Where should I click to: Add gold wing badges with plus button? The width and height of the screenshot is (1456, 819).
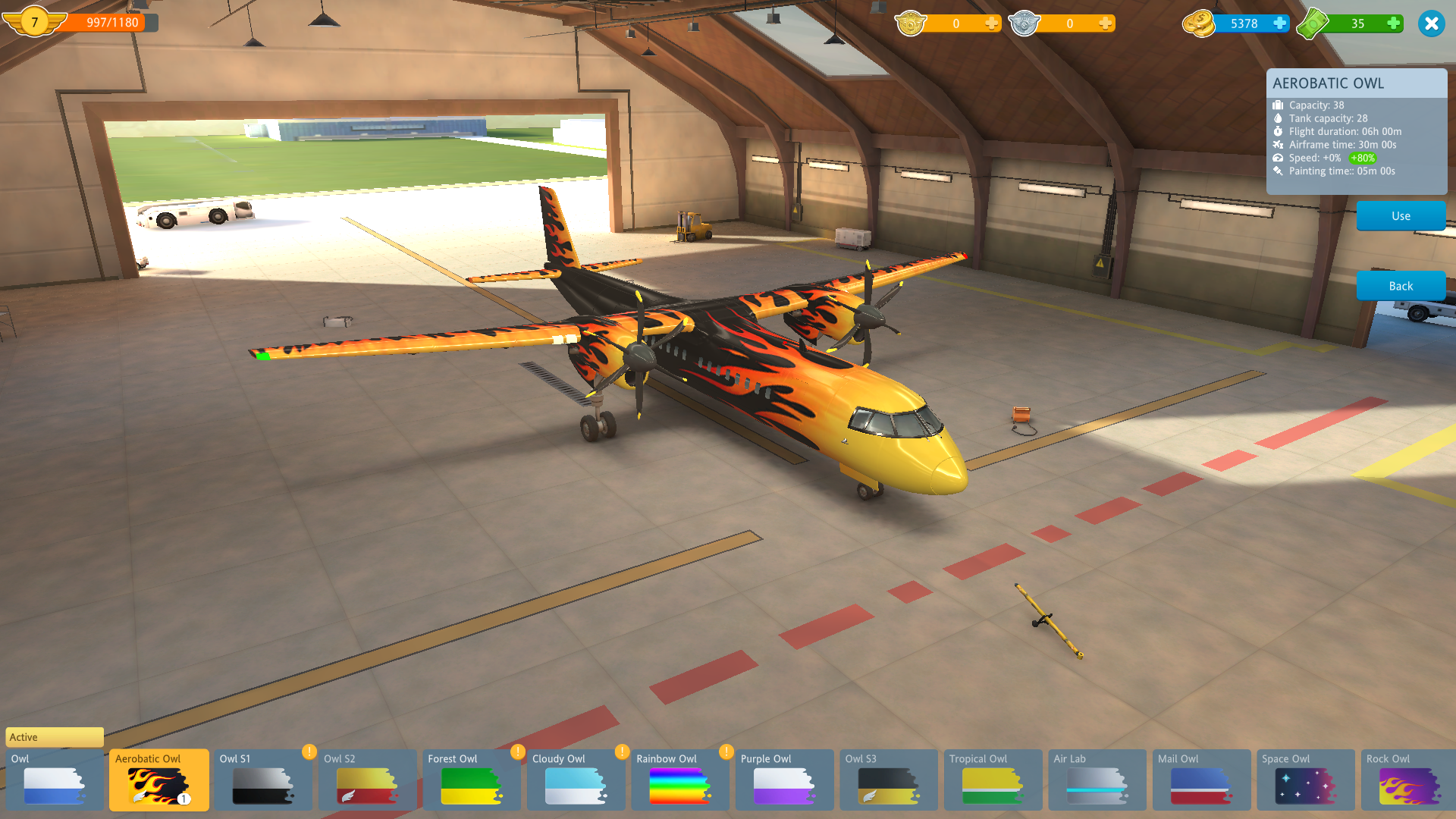[x=991, y=24]
